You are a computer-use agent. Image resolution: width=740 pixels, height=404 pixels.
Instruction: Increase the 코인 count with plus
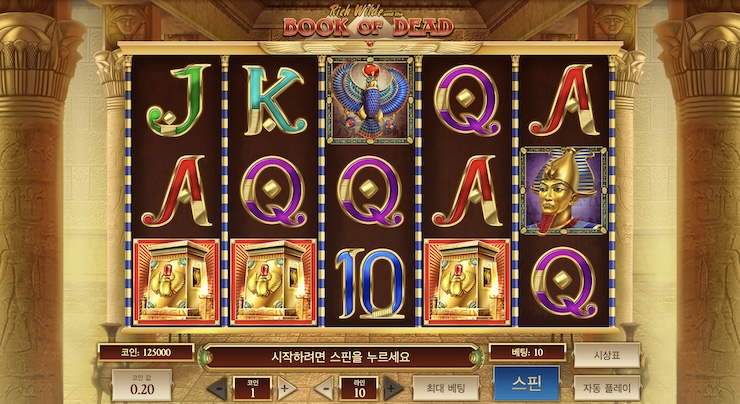(x=284, y=388)
